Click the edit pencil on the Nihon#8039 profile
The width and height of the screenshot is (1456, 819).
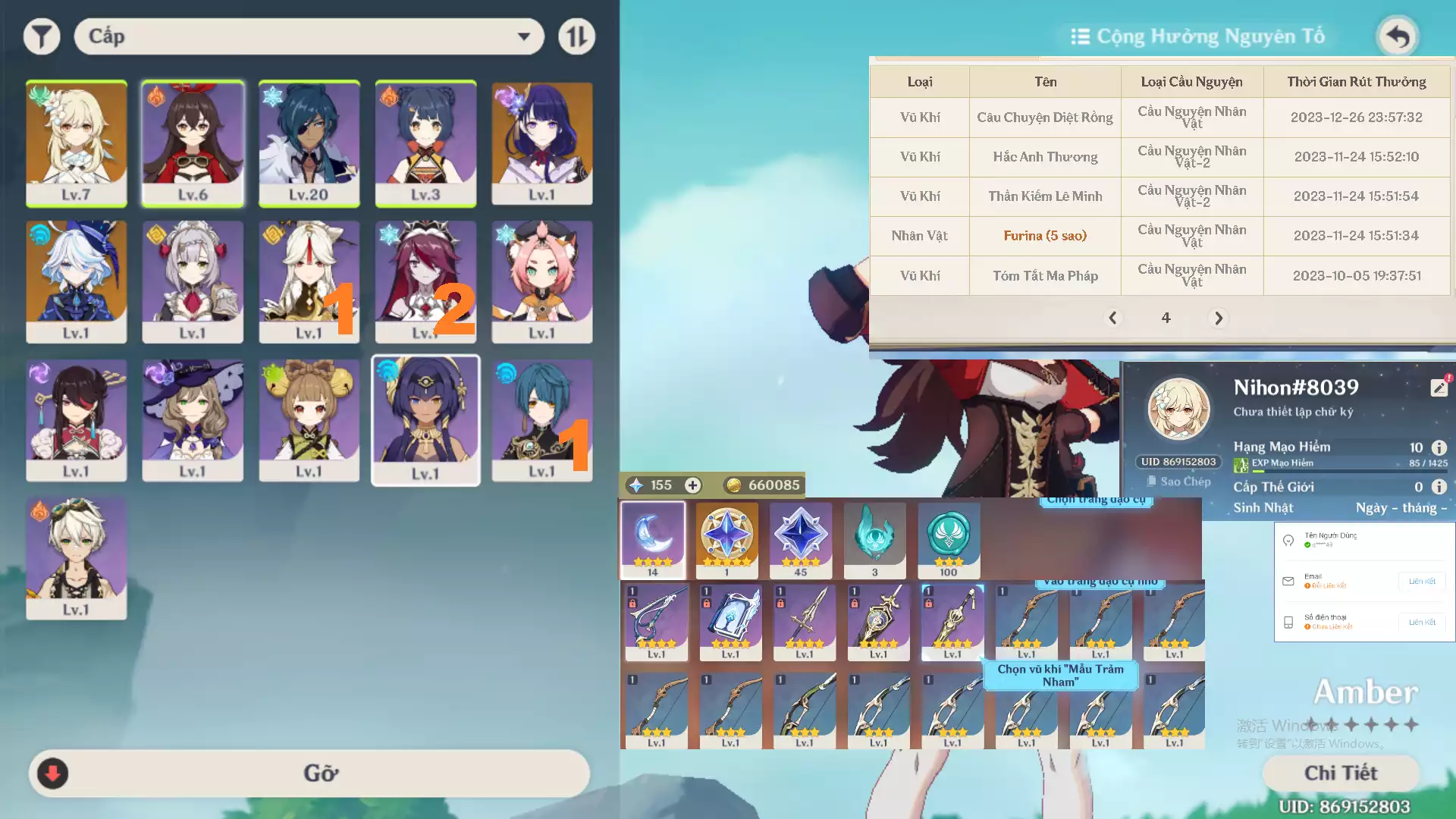[x=1439, y=387]
